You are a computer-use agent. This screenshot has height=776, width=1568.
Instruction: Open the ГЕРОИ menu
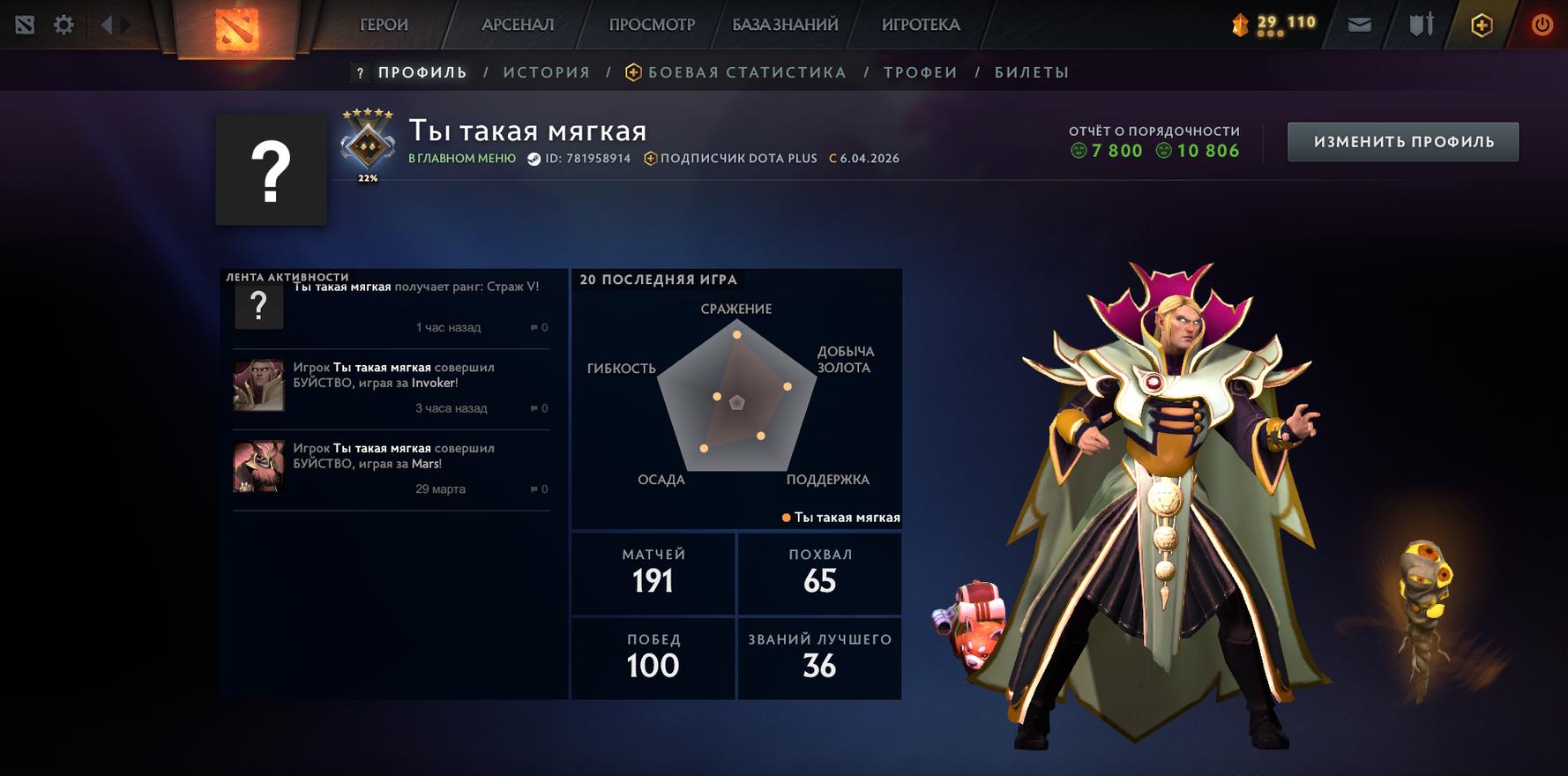click(384, 25)
